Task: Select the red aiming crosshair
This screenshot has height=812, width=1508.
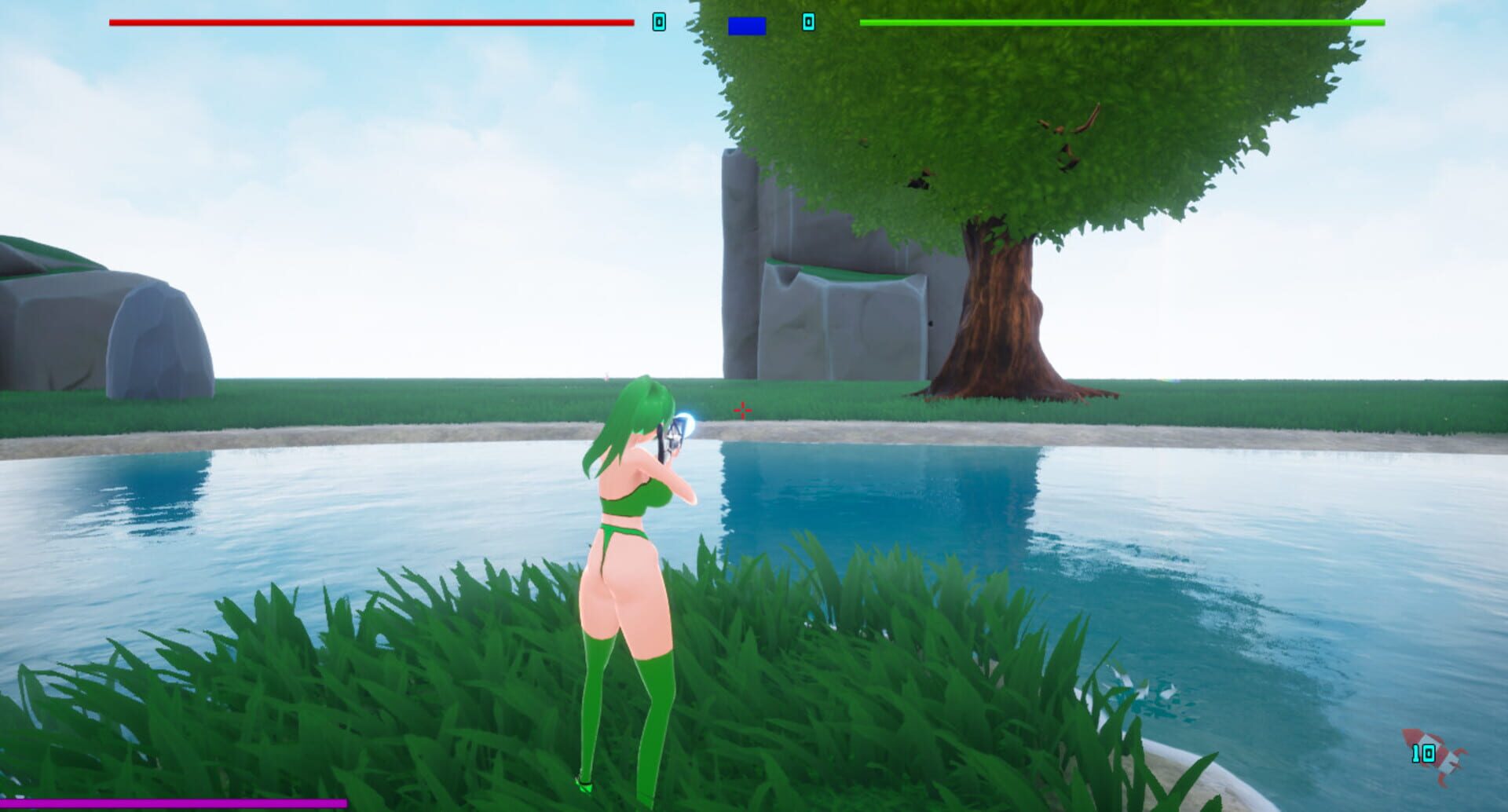Action: click(741, 409)
